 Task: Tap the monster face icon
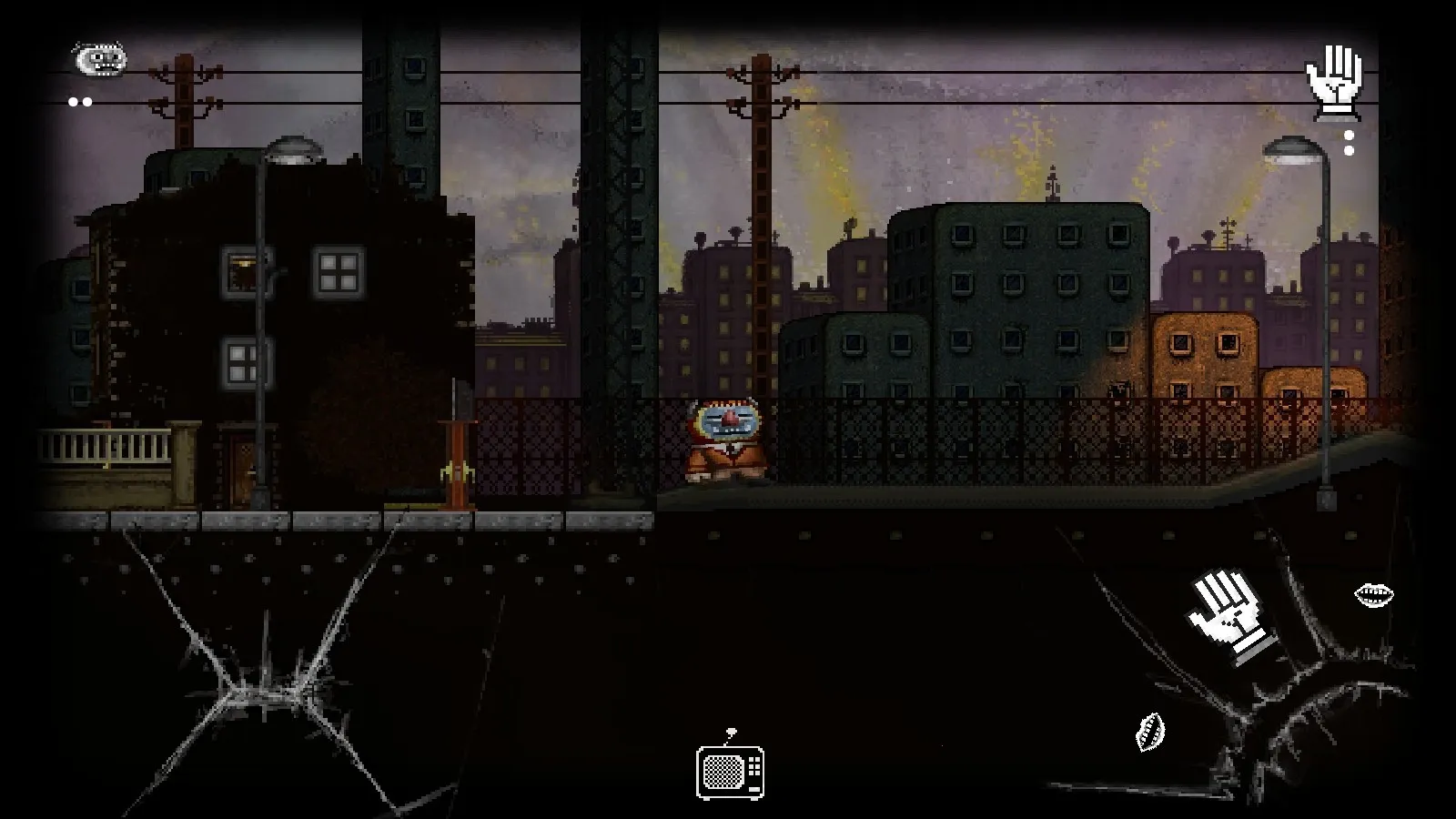pos(99,61)
